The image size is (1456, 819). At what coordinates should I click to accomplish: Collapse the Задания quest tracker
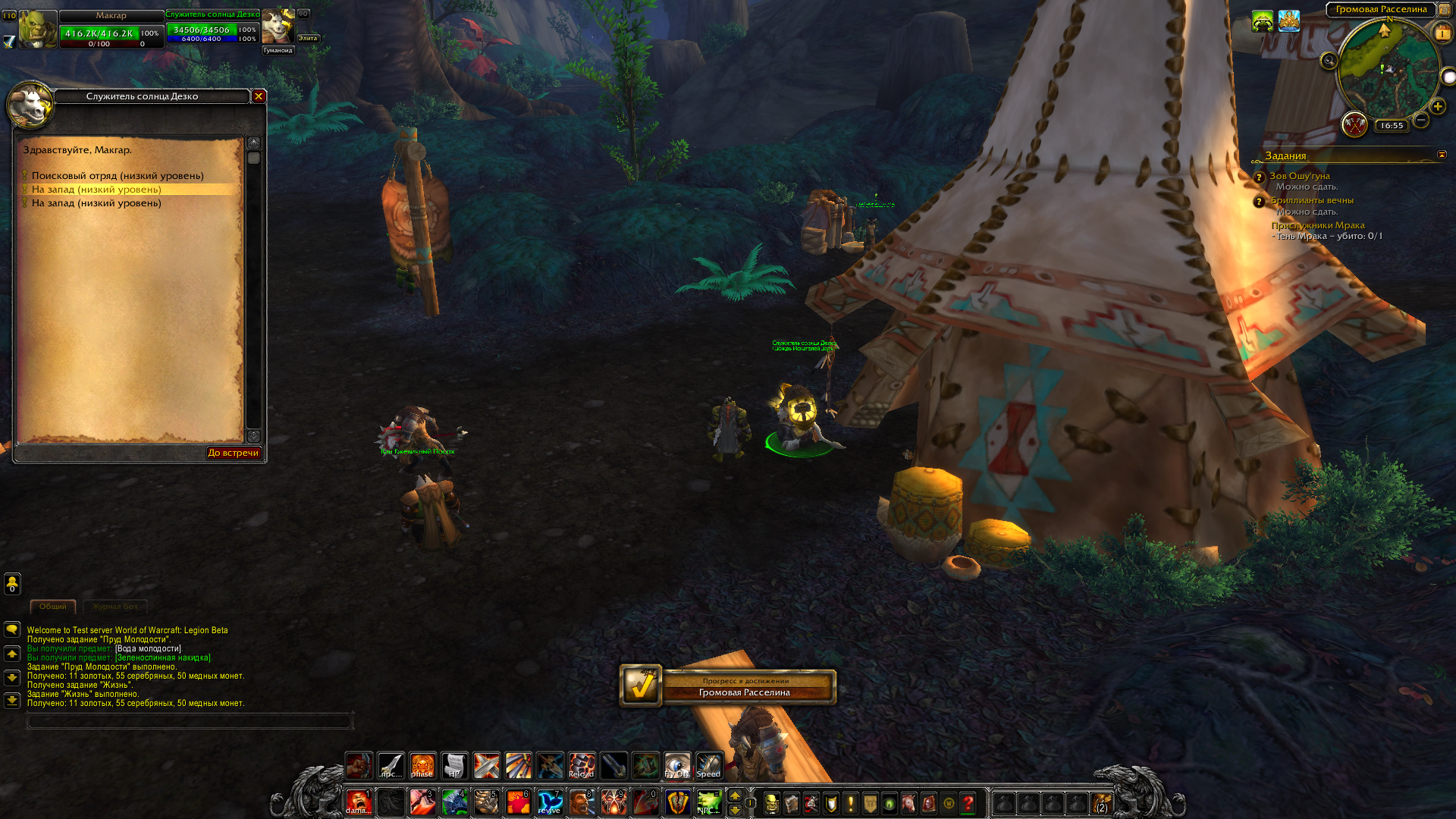pos(1442,155)
